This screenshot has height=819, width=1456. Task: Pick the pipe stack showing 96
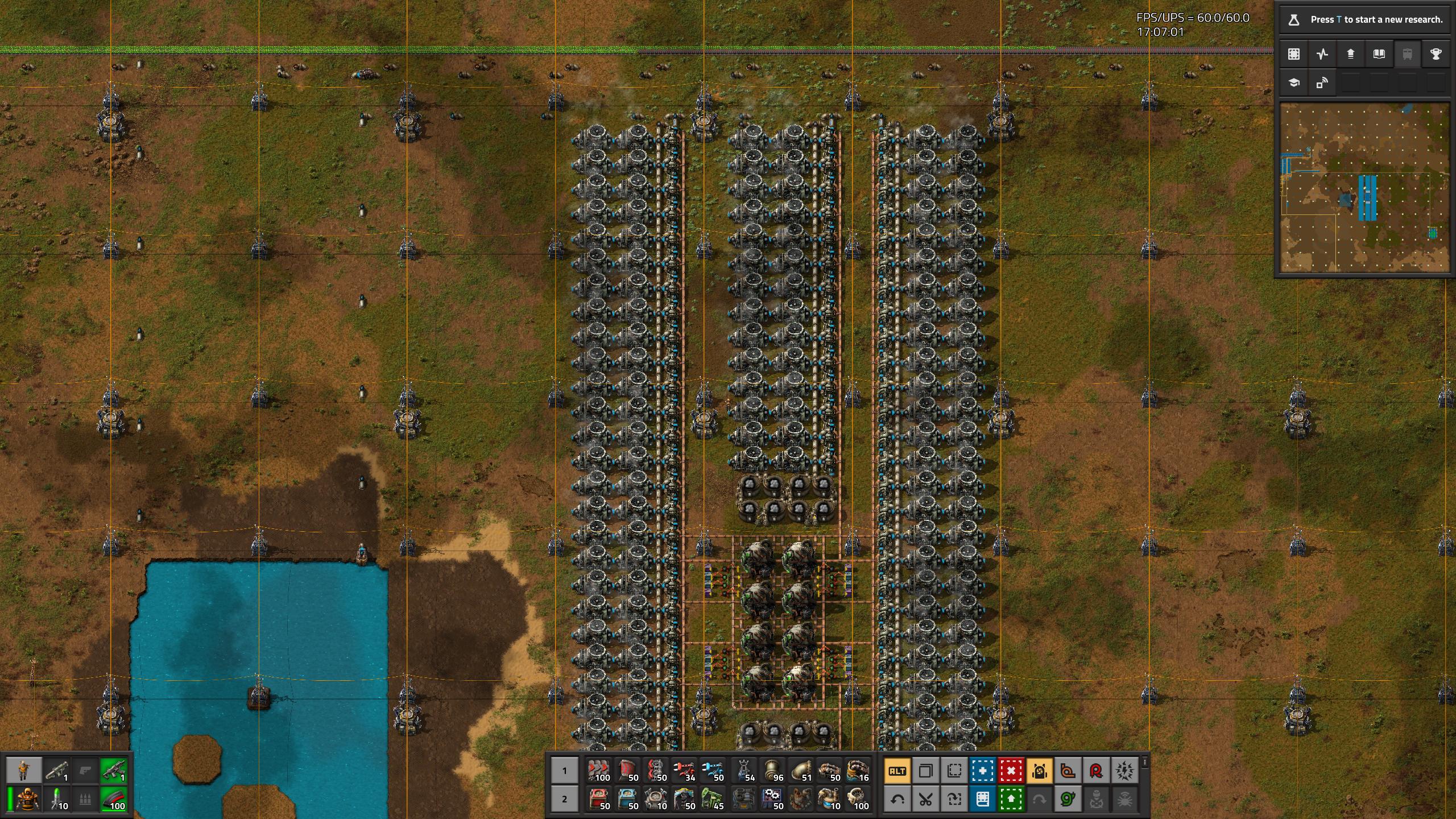pos(772,771)
